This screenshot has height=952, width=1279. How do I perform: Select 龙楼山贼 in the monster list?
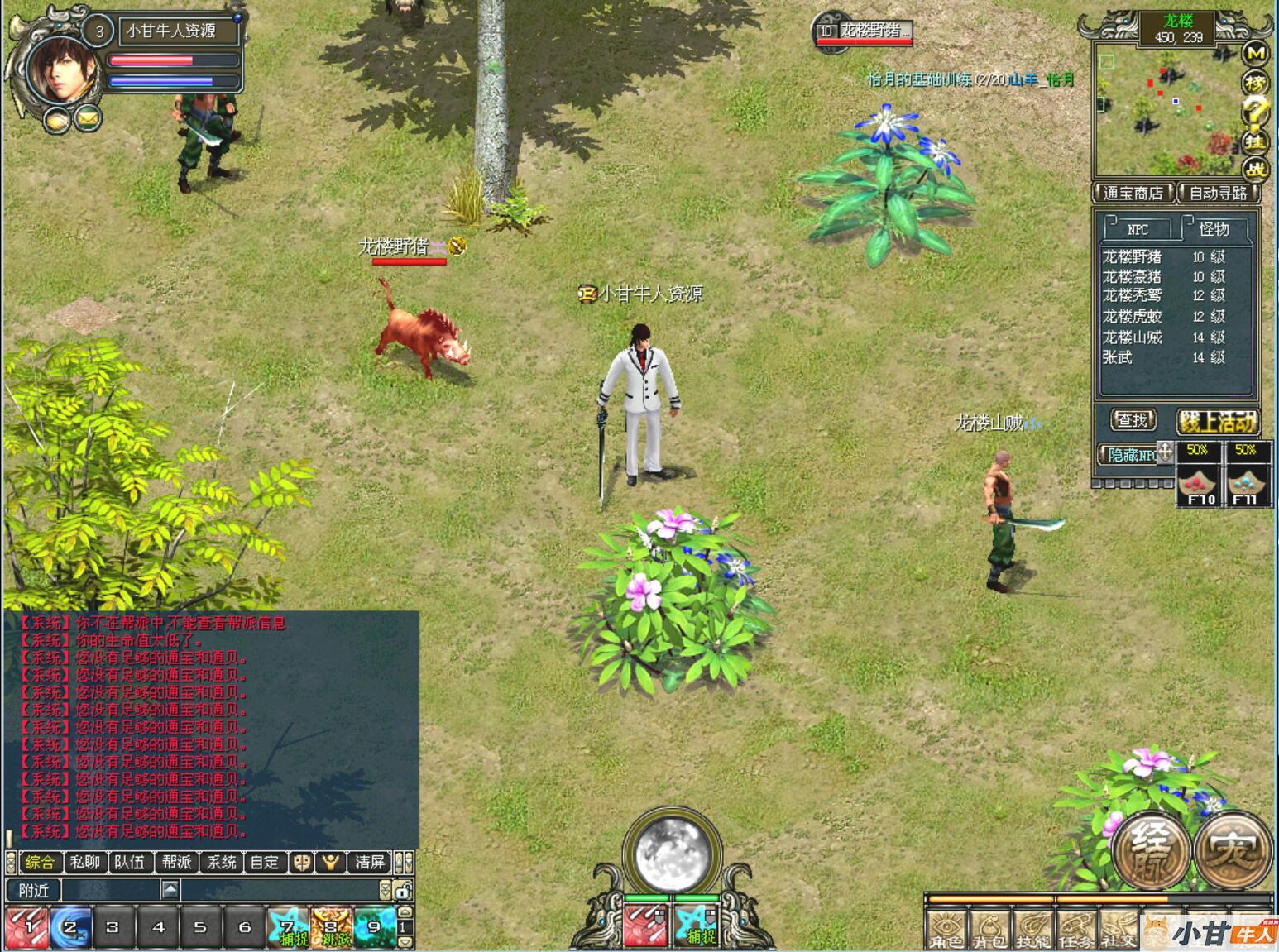(x=1132, y=337)
